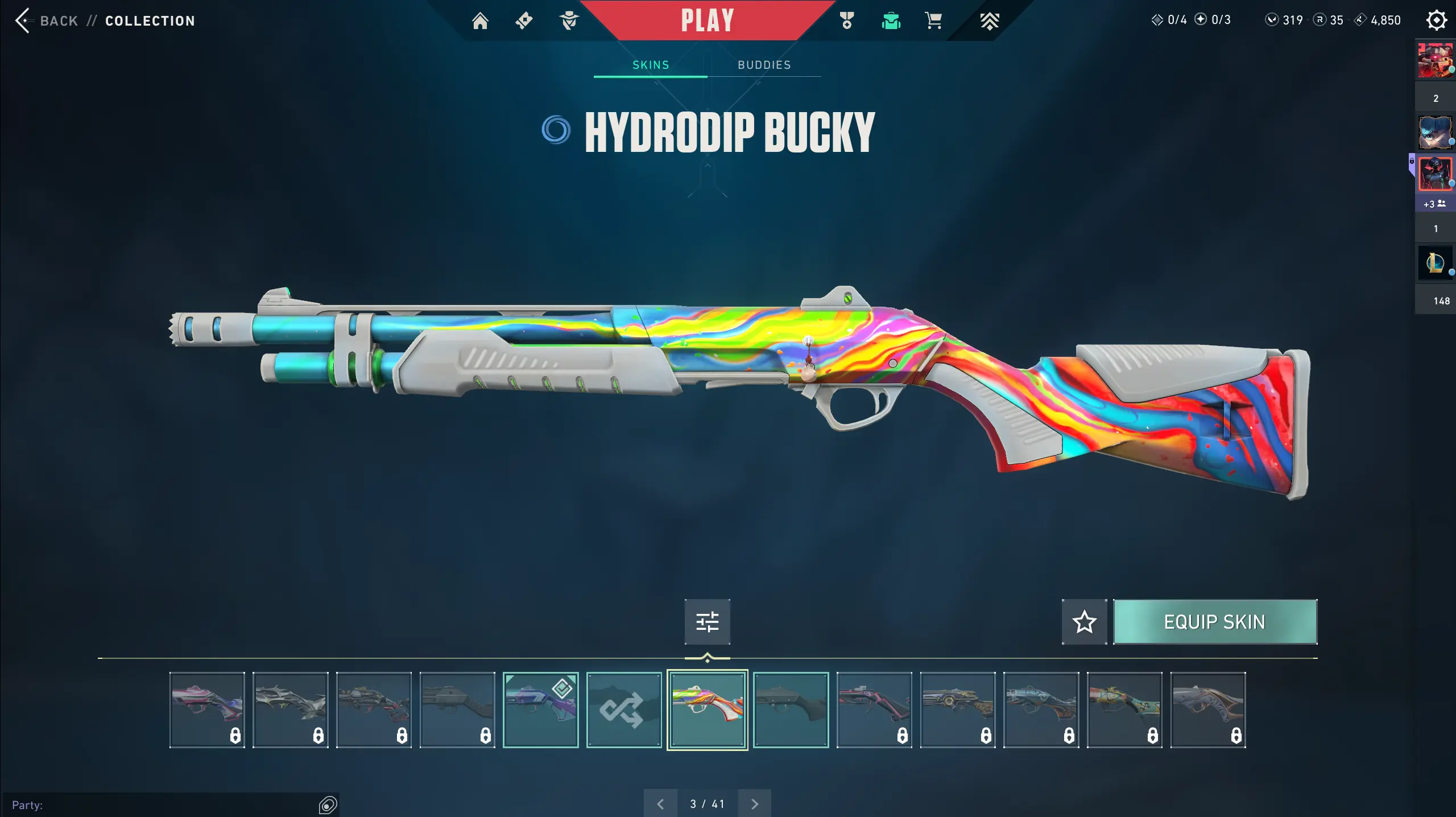Open the skin filter sliders button

[707, 622]
